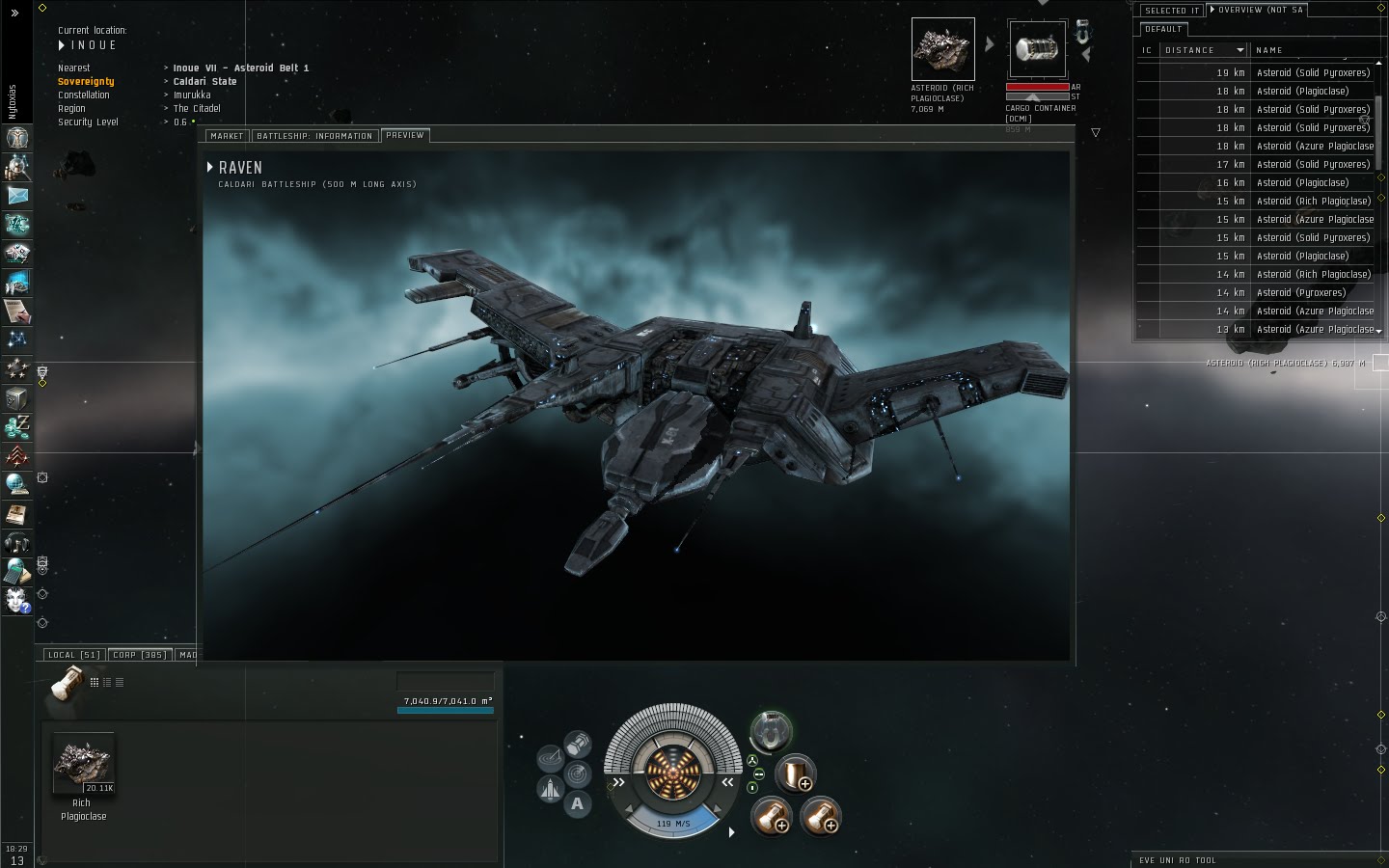Select the Rich Plagioclase thumbnail in cargo
1389x868 pixels.
pyautogui.click(x=82, y=762)
